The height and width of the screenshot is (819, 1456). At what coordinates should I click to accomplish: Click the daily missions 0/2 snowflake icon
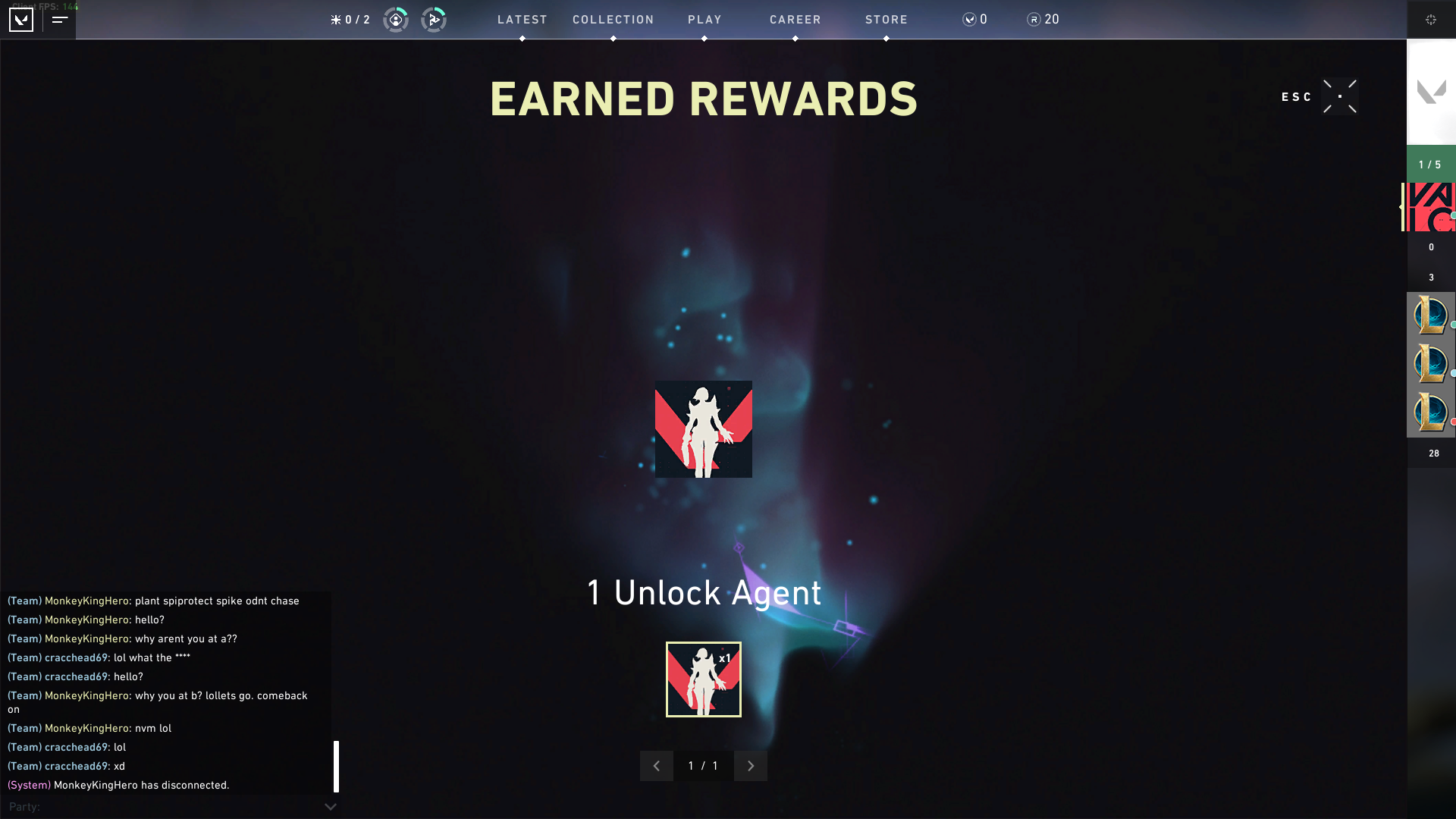(x=350, y=20)
